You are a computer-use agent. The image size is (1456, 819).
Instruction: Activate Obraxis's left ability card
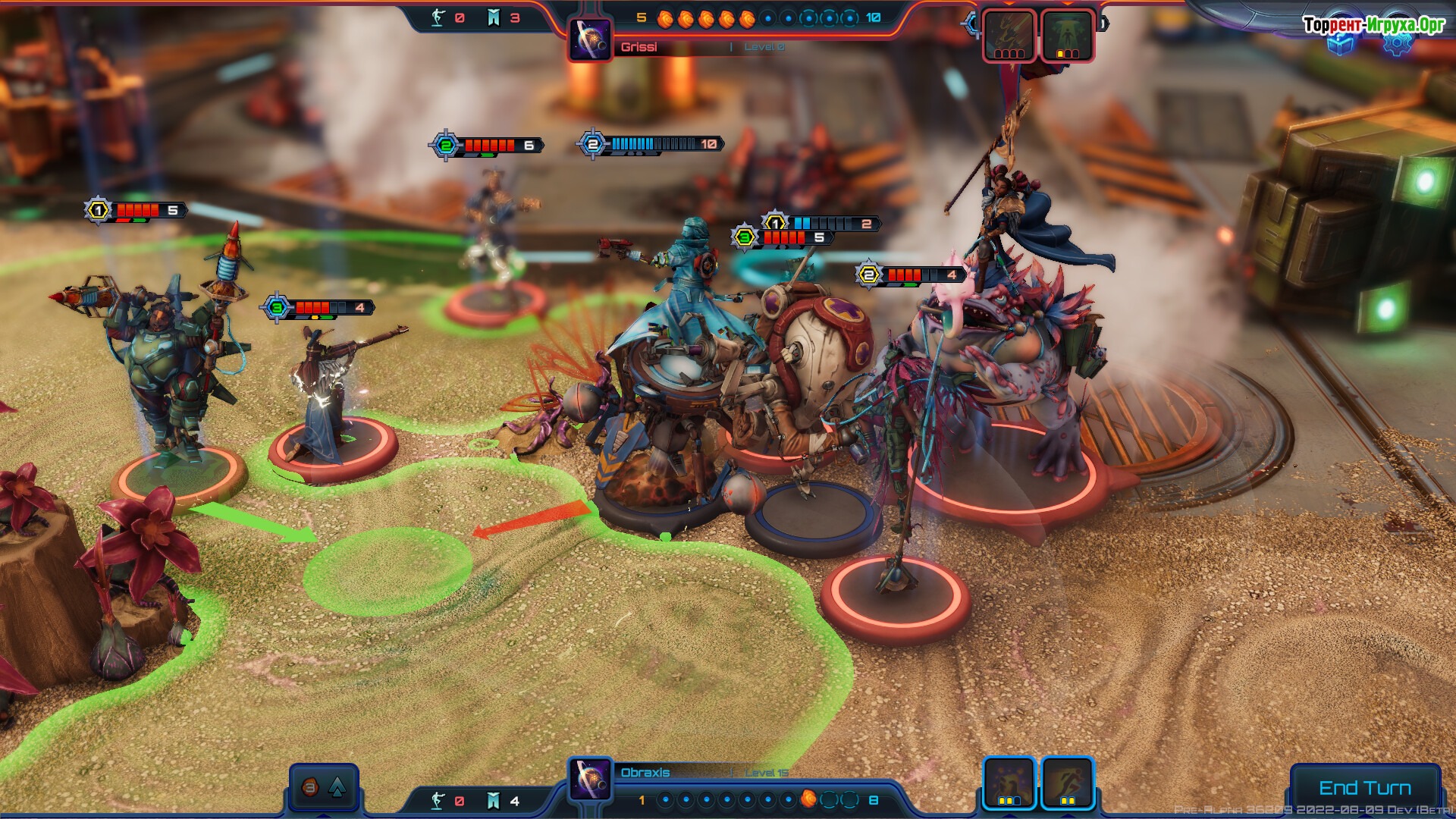point(1009,782)
